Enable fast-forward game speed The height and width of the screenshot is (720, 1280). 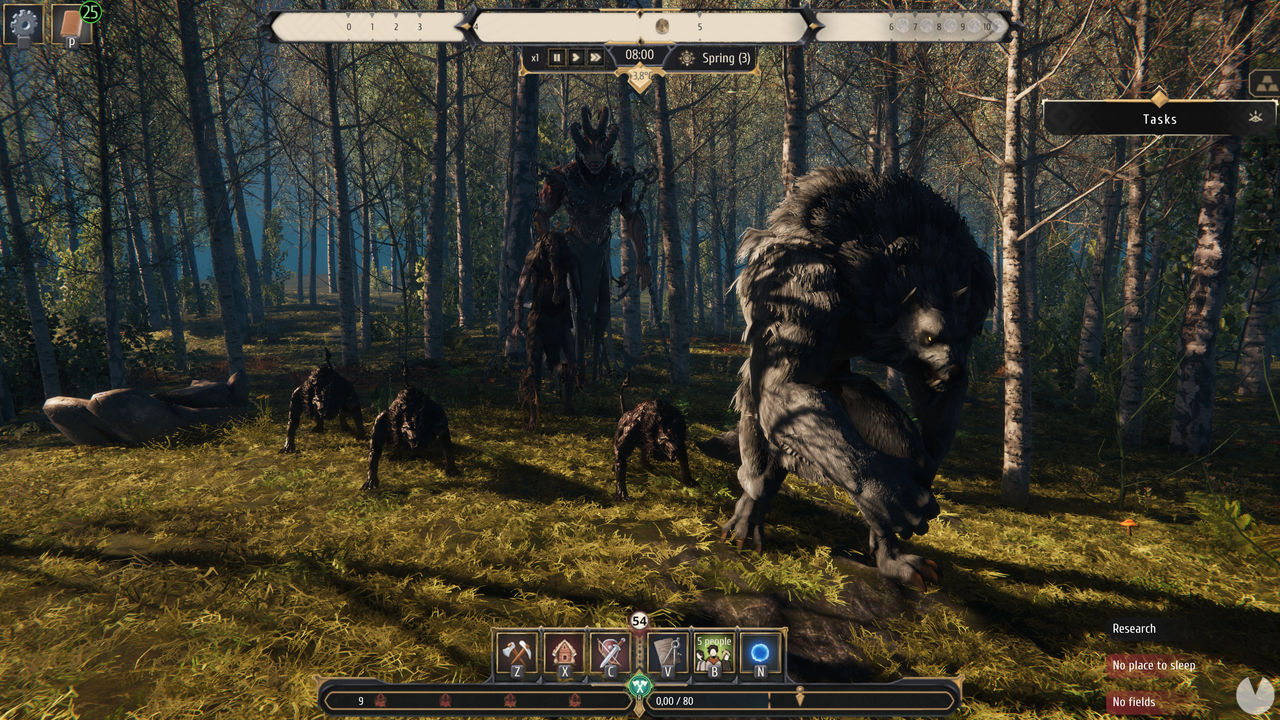coord(595,57)
